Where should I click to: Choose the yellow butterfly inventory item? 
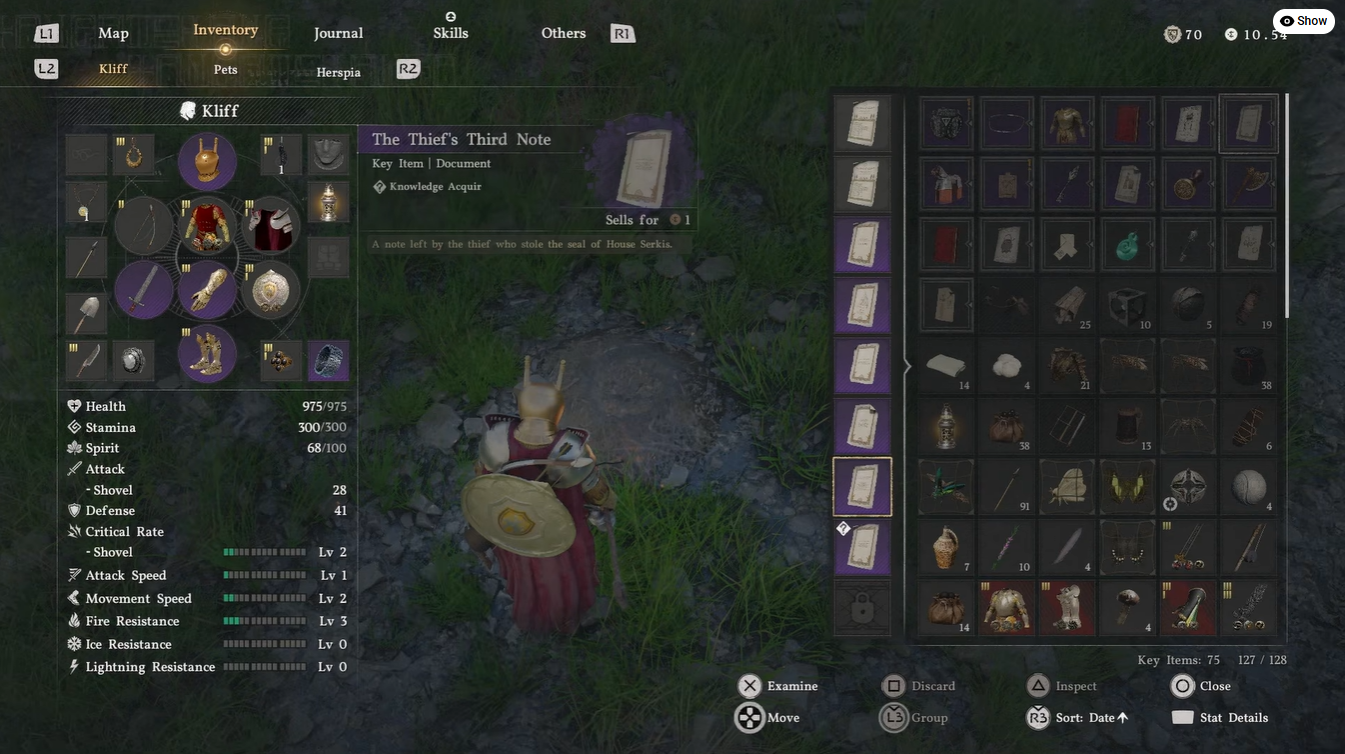click(1127, 487)
